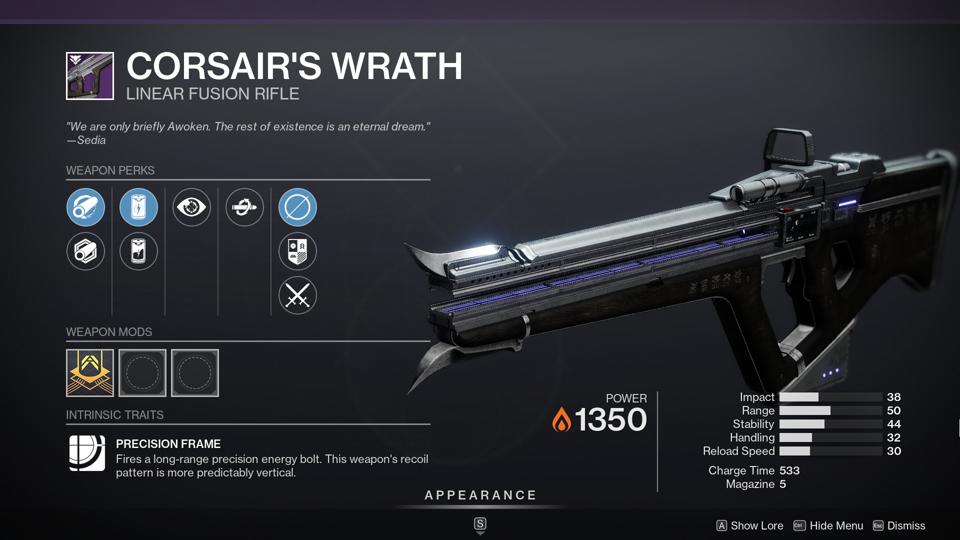Inspect the Precision Frame intrinsic trait icon
The height and width of the screenshot is (540, 960).
coord(86,452)
